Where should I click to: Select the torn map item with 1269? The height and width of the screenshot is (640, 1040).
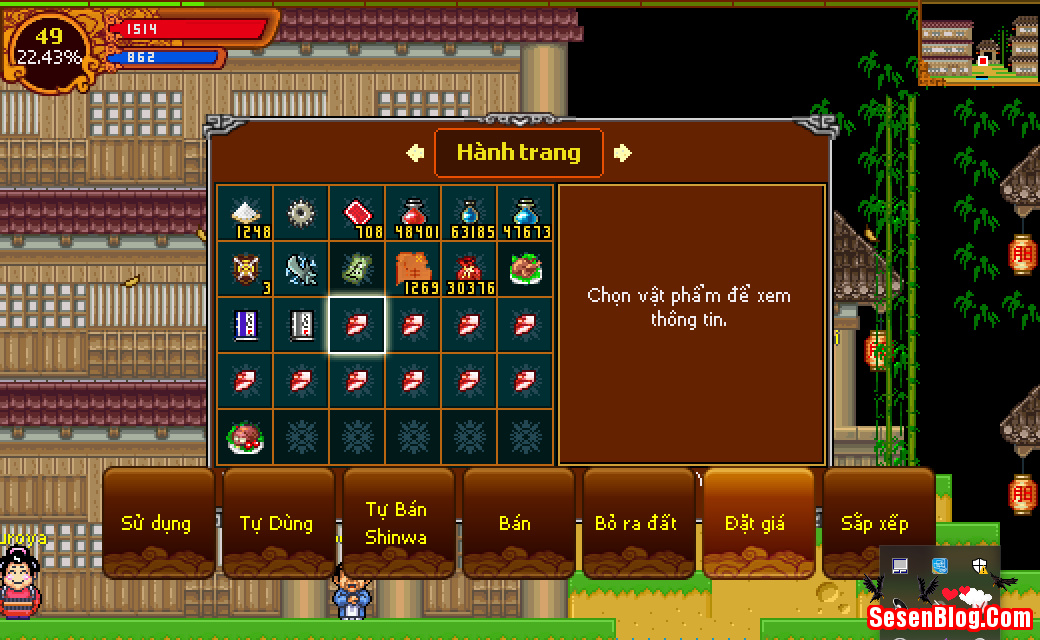413,270
